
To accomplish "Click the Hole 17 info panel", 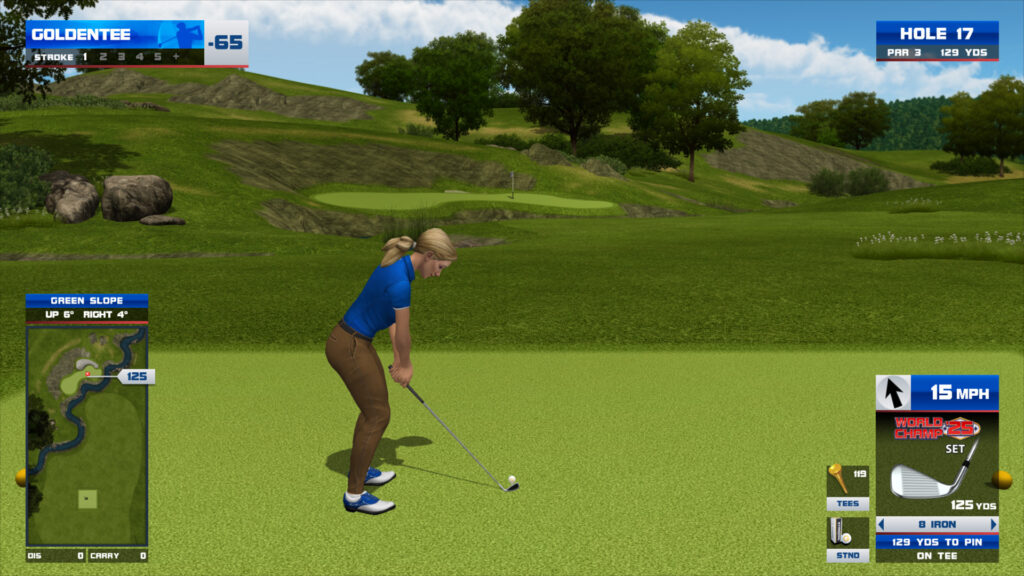I will (x=937, y=41).
